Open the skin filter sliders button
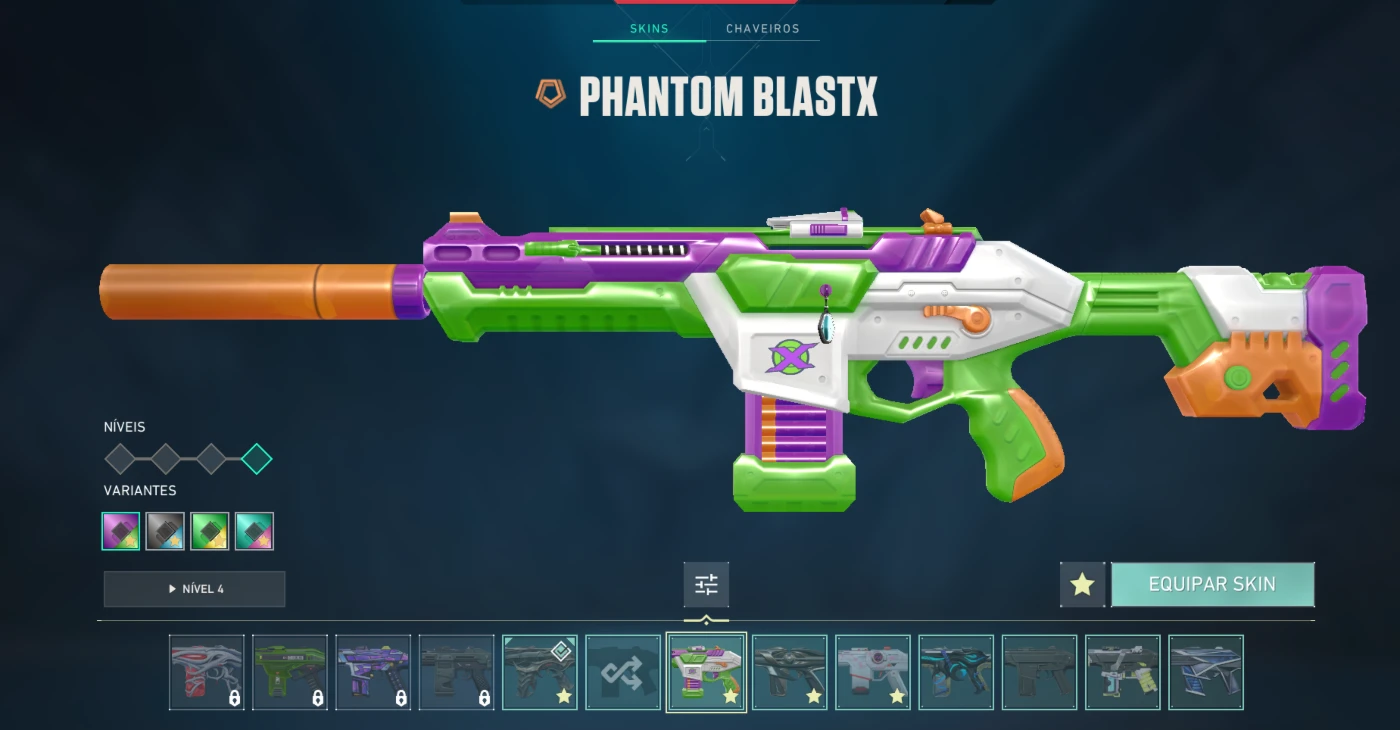1400x730 pixels. pyautogui.click(x=706, y=585)
